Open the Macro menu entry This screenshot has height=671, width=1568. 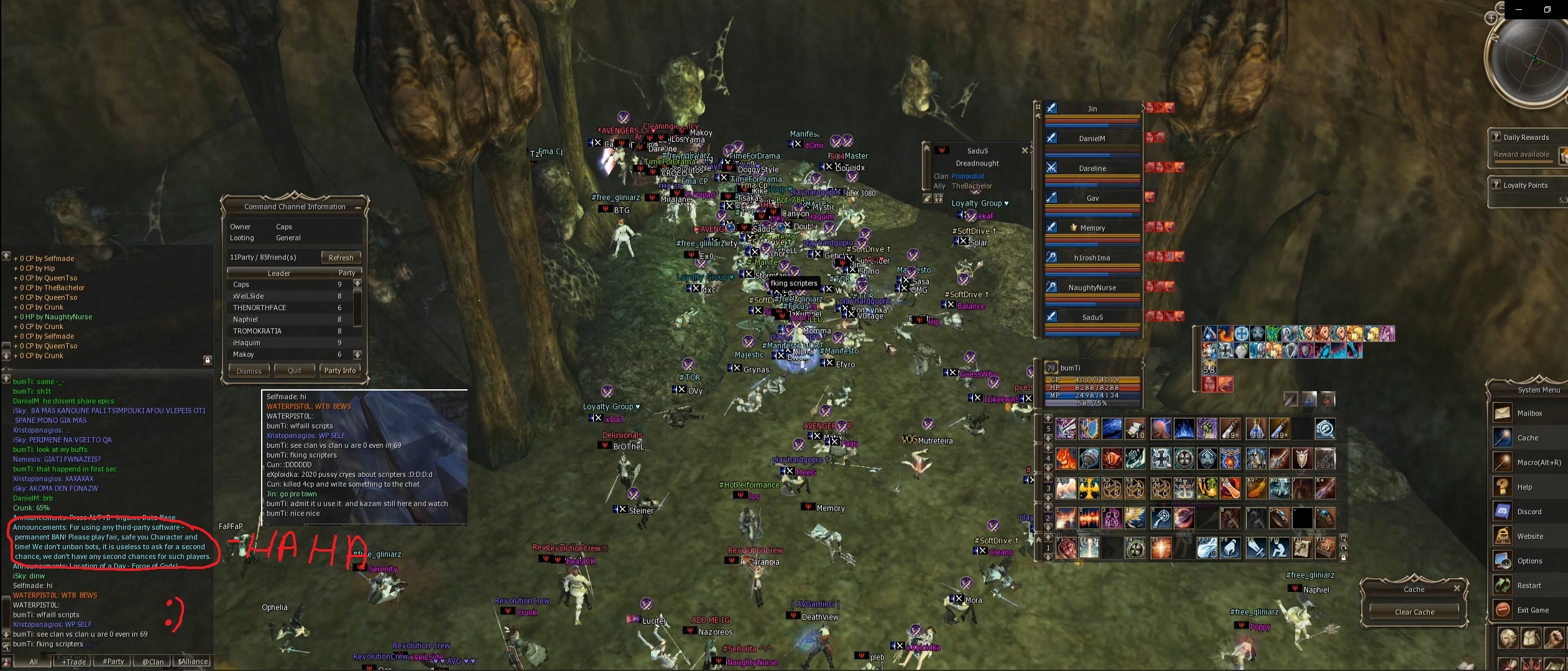(x=1538, y=463)
